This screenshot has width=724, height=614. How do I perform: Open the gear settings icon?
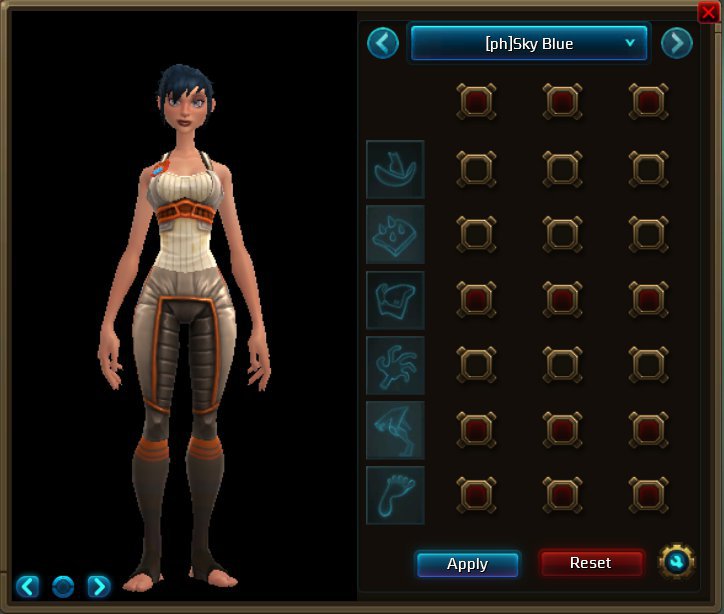click(676, 562)
